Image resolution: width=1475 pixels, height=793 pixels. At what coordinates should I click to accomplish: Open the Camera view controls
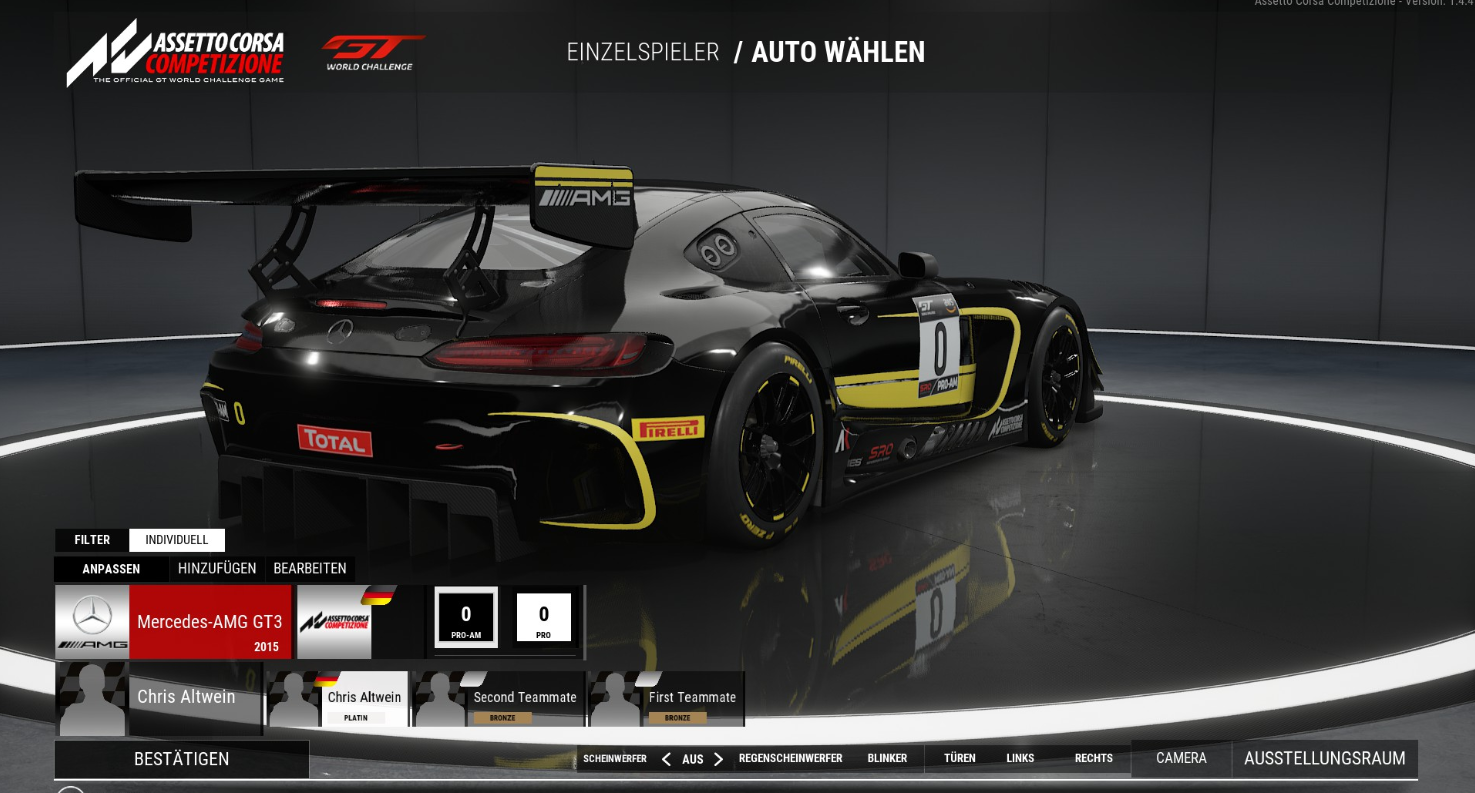[1181, 759]
